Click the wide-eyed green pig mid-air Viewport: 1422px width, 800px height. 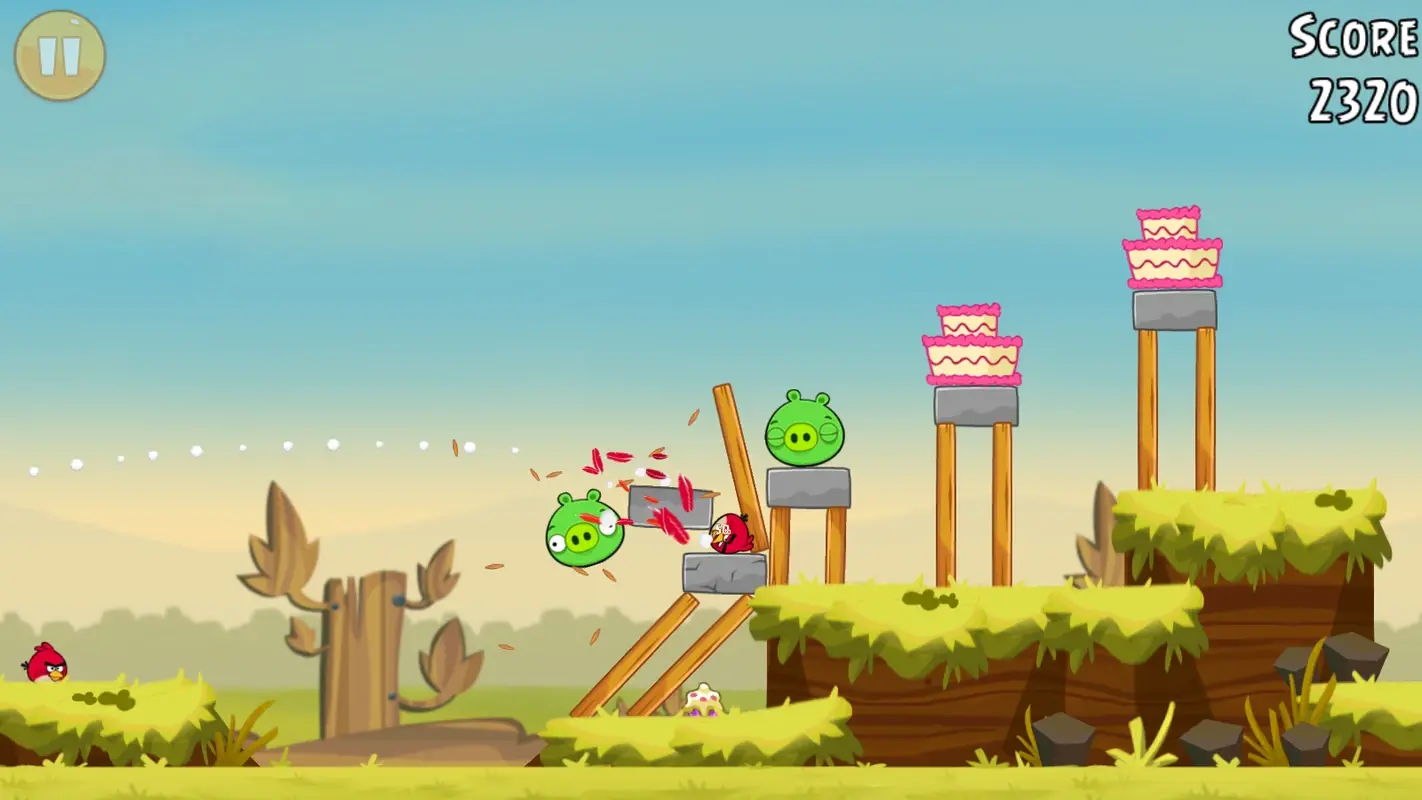(584, 532)
